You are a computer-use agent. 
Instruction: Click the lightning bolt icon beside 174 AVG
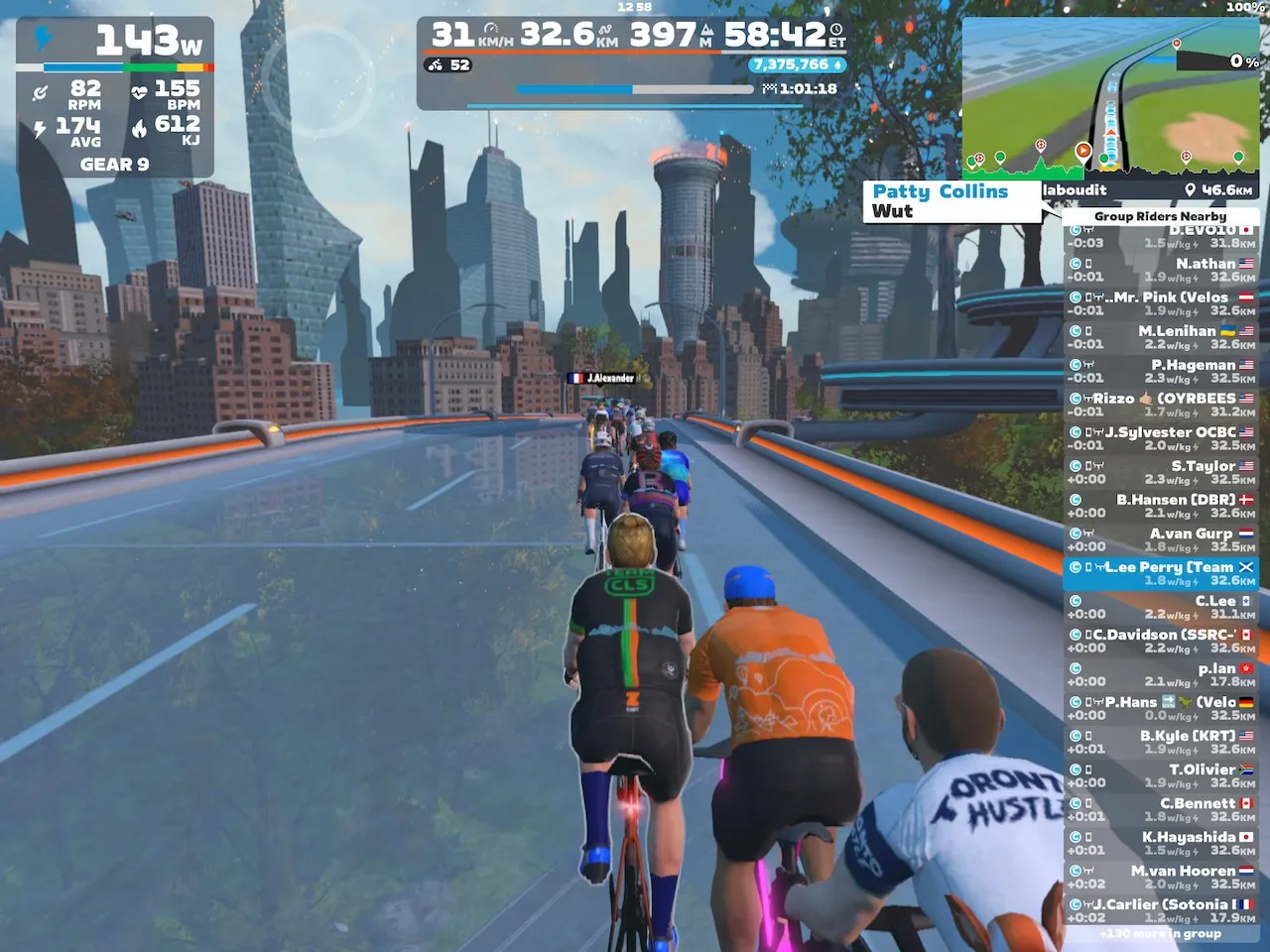39,127
